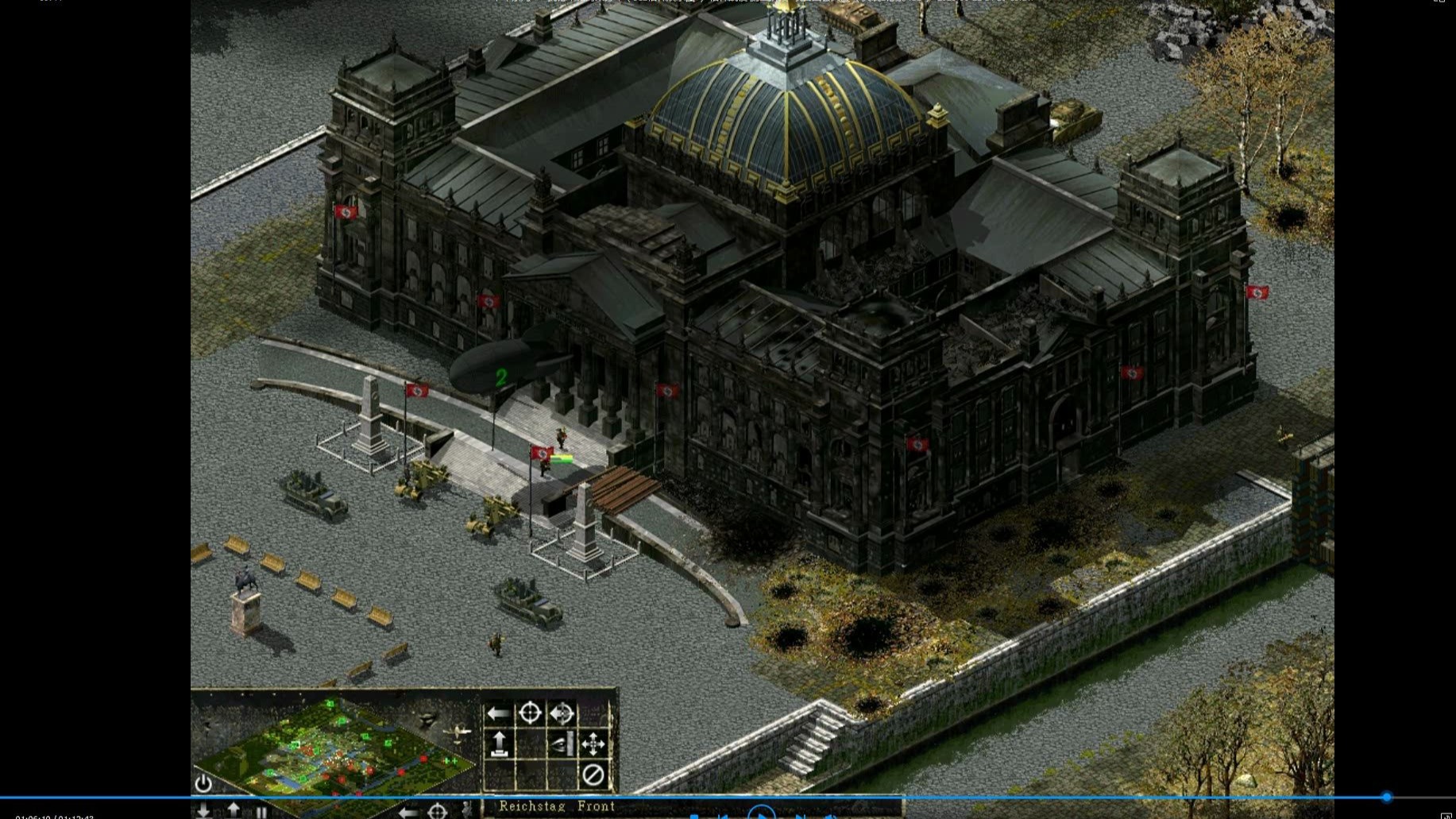Click the circle-slash stop command
The image size is (1456, 819).
(x=593, y=775)
